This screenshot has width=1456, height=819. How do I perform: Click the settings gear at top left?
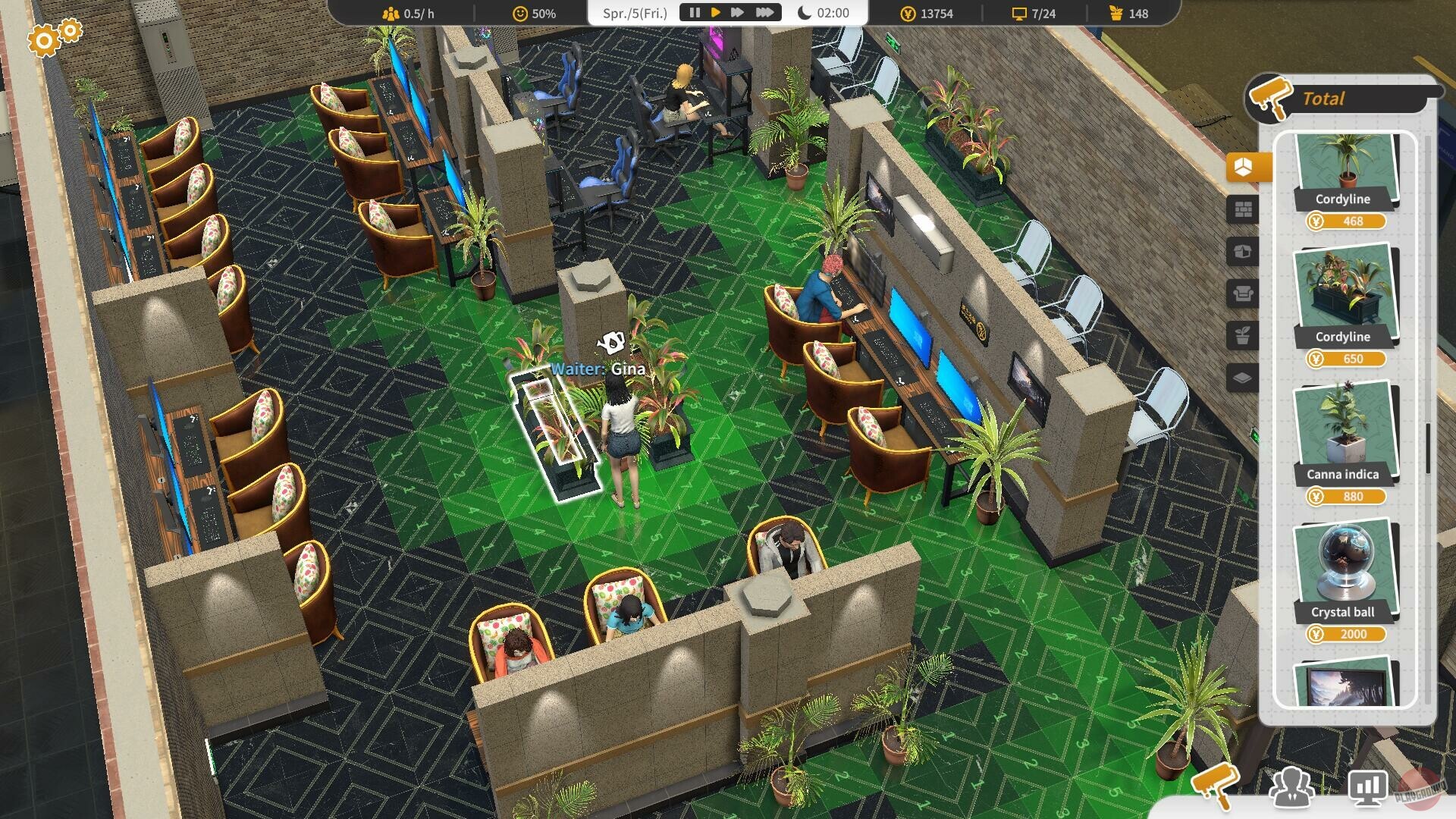(43, 39)
